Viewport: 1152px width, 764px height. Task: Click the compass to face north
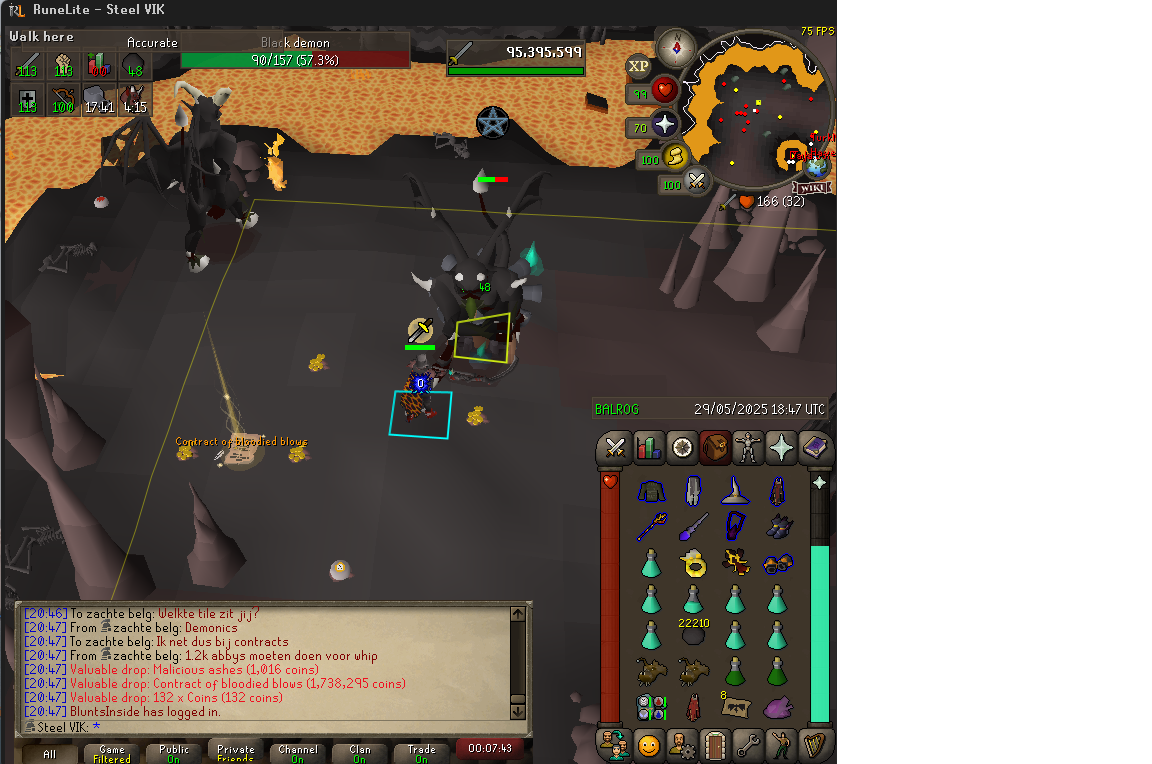point(676,46)
